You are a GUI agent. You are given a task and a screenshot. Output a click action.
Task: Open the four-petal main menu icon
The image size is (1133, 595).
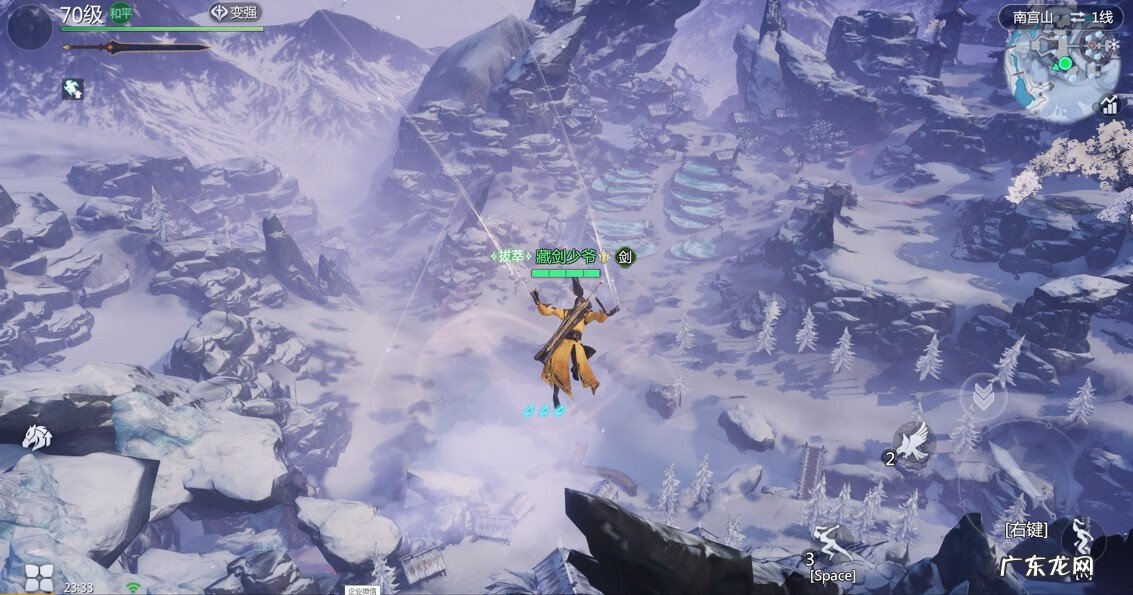pos(37,577)
